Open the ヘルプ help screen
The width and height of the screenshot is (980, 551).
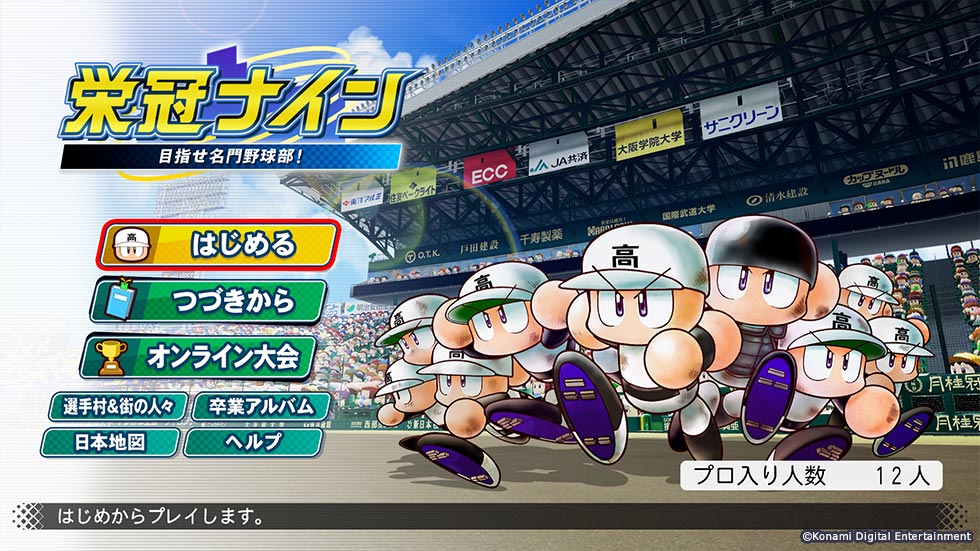tap(254, 441)
